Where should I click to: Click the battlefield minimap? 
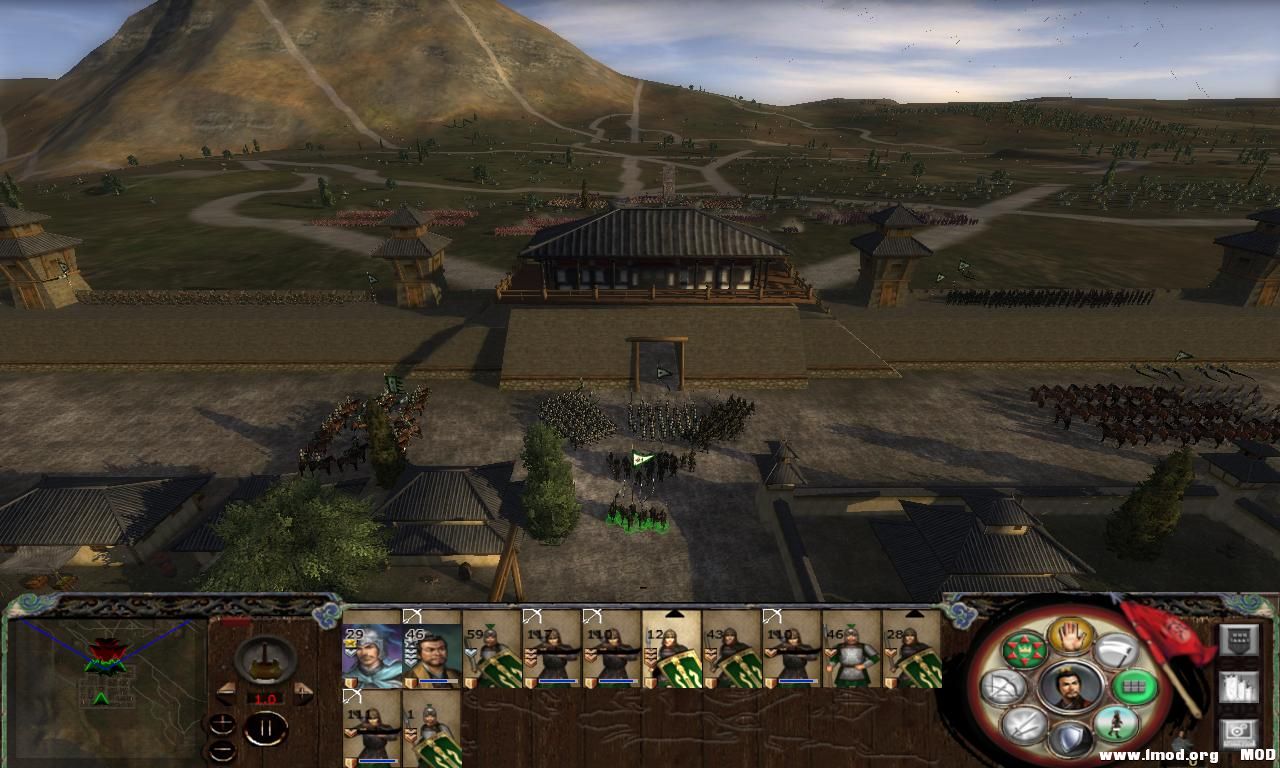(x=107, y=682)
